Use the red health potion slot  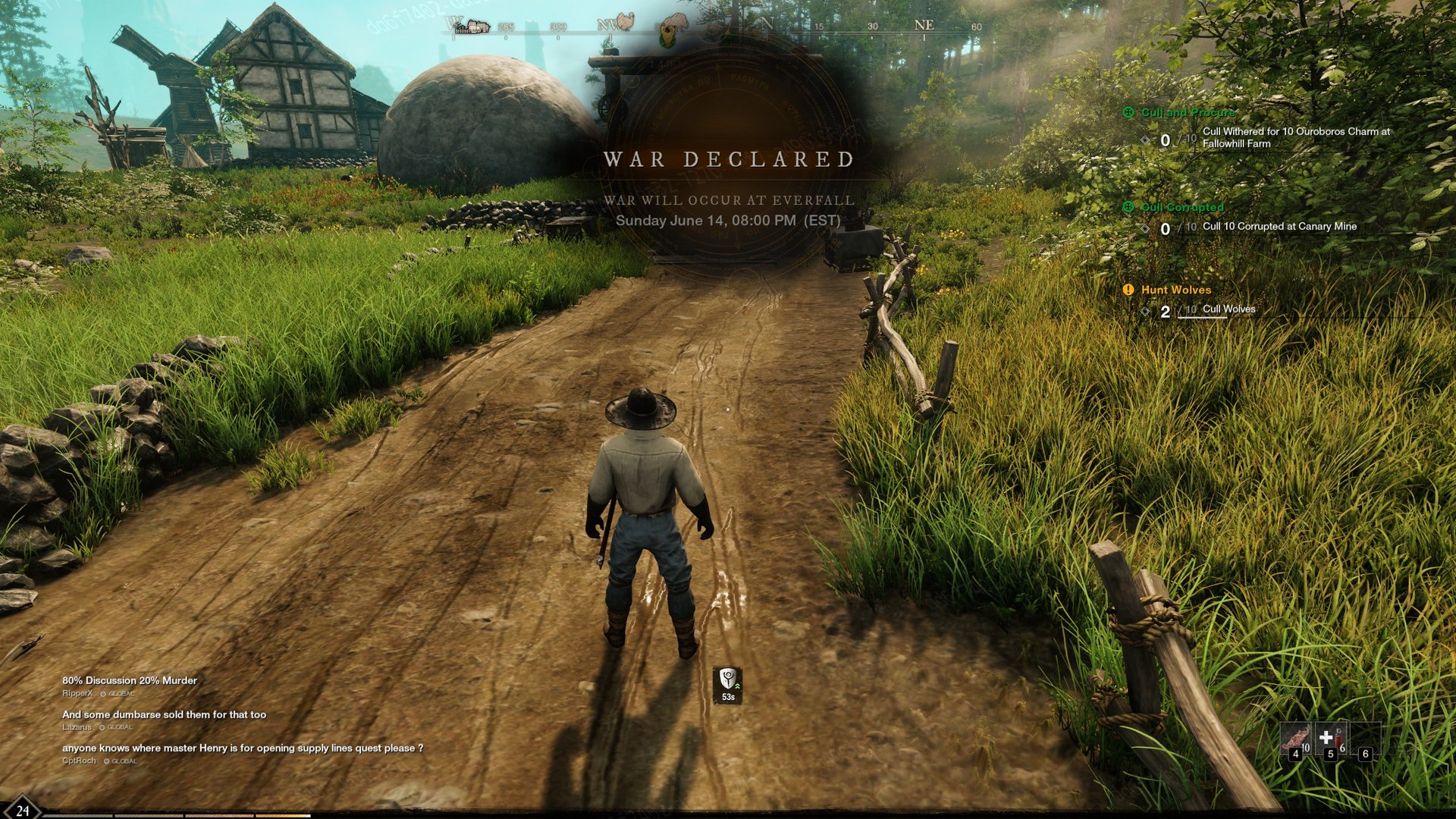click(1332, 739)
